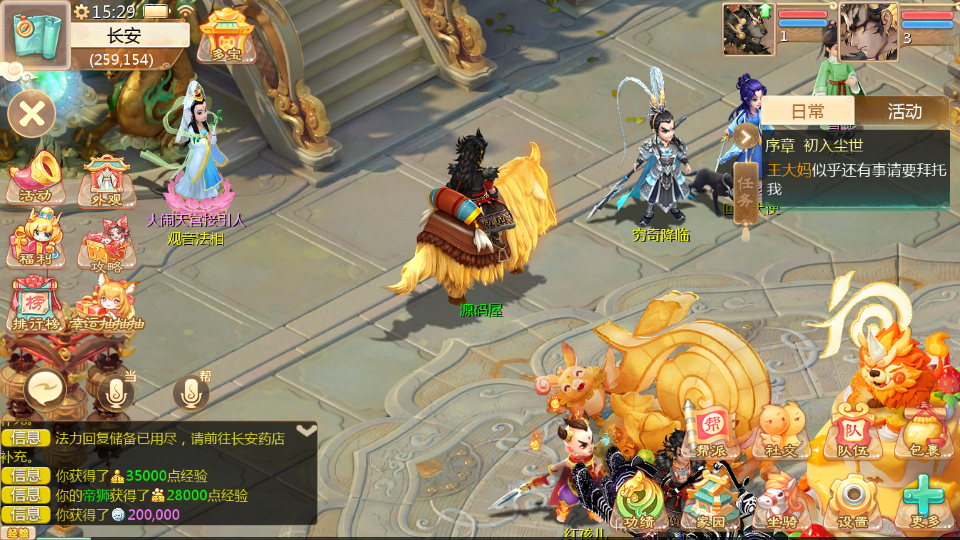960x540 pixels.
Task: Open the 排行榜 leaderboard
Action: coord(35,305)
